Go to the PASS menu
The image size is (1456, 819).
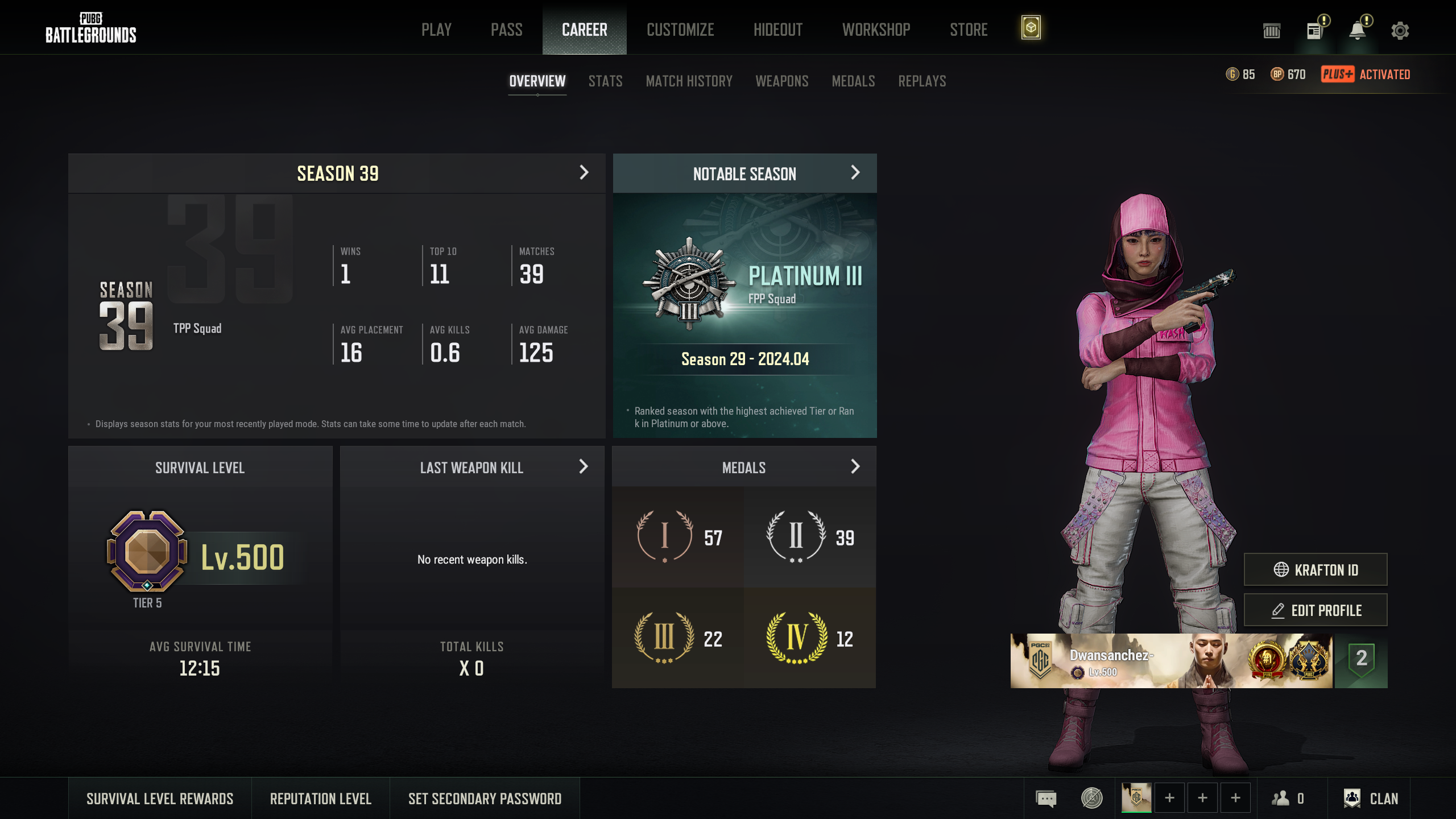pyautogui.click(x=506, y=30)
